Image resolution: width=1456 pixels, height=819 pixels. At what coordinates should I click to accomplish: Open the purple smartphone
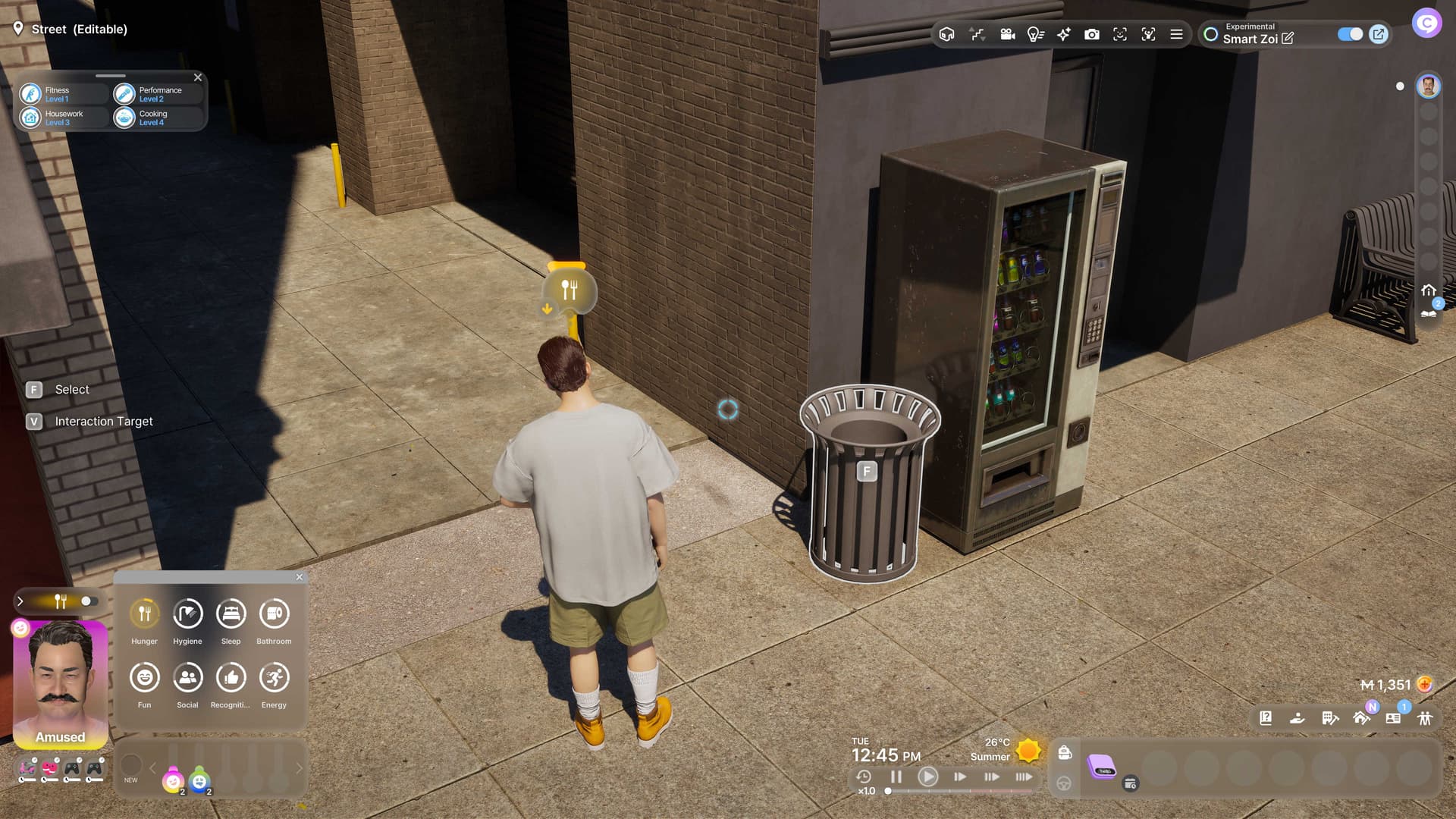1101,767
